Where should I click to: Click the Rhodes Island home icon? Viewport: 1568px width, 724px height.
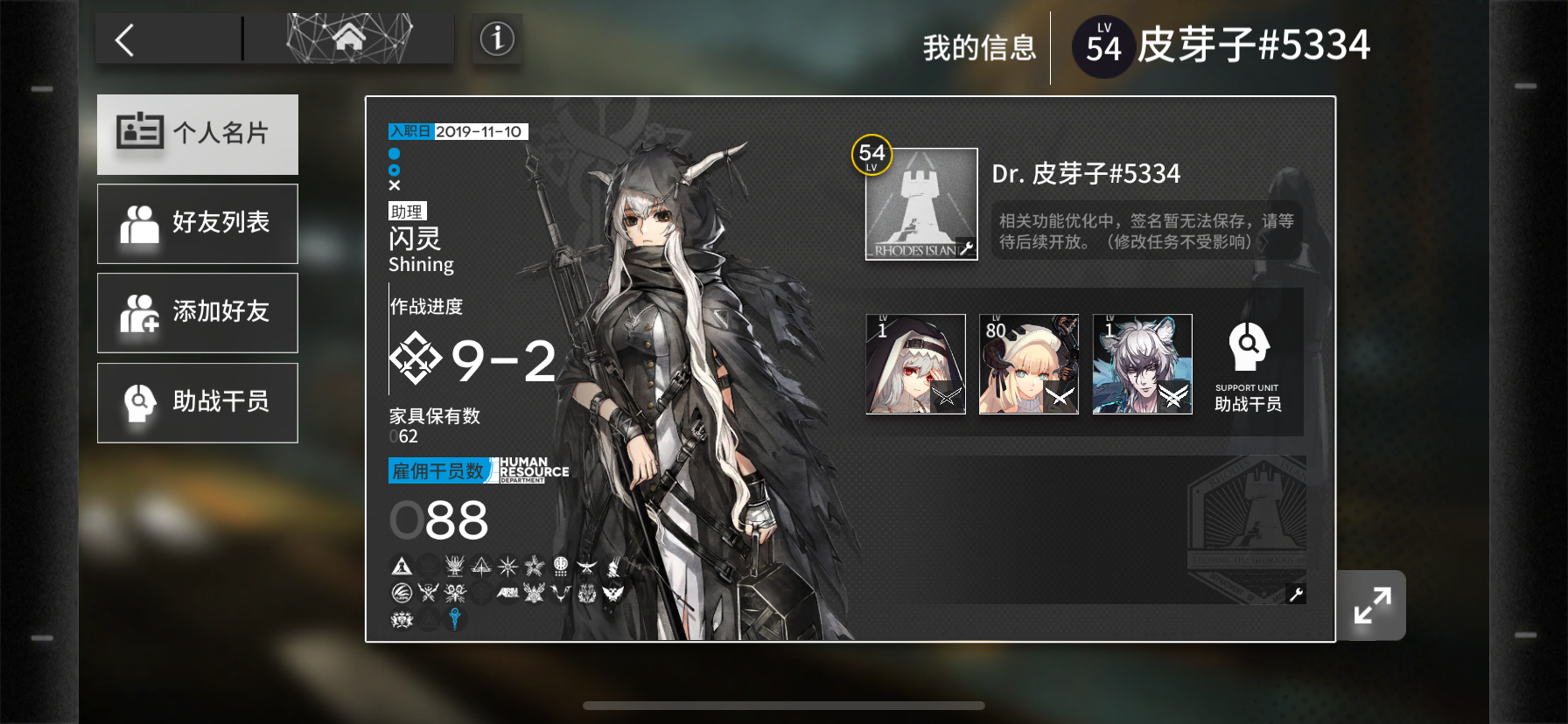pos(351,38)
